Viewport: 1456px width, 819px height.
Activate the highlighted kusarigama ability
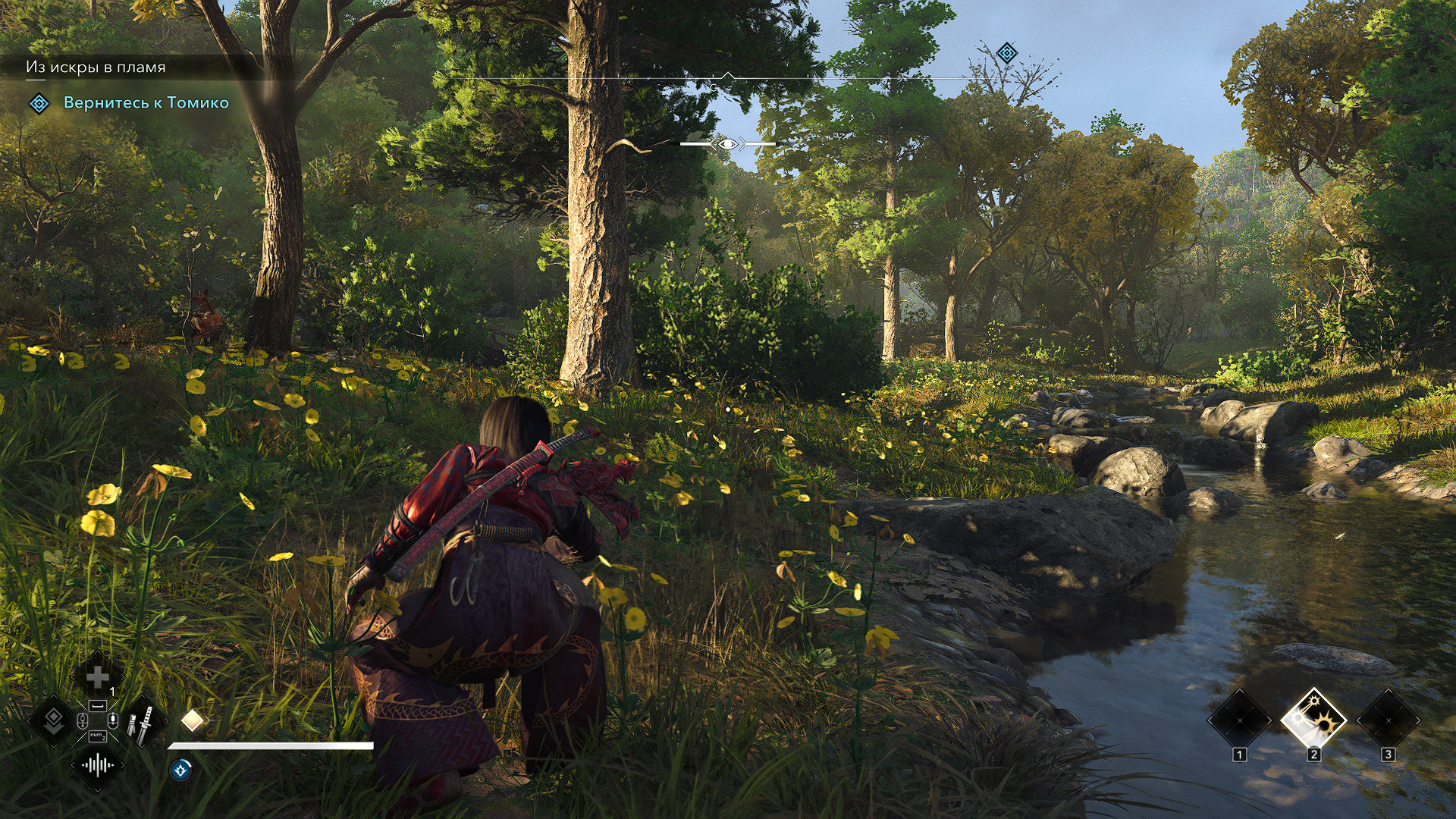click(x=1313, y=720)
